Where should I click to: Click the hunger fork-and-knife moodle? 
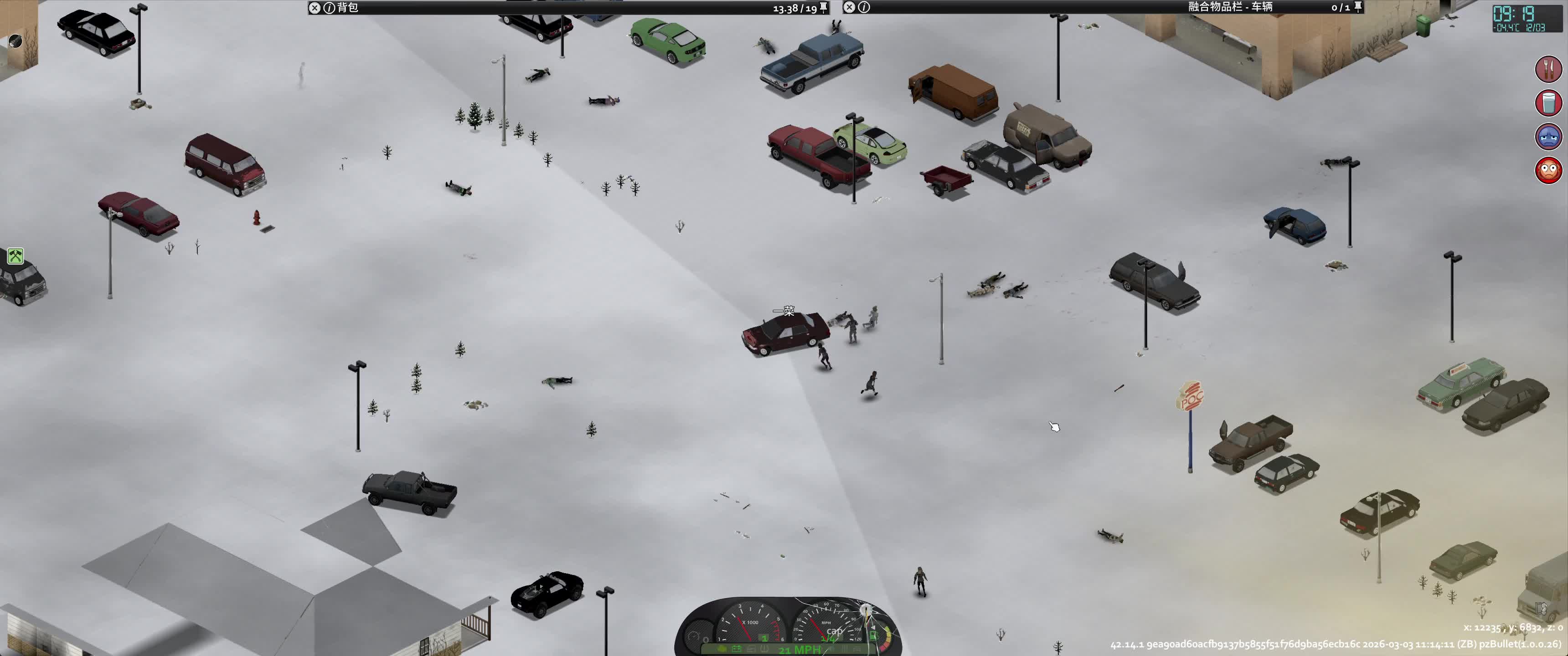(x=1548, y=69)
